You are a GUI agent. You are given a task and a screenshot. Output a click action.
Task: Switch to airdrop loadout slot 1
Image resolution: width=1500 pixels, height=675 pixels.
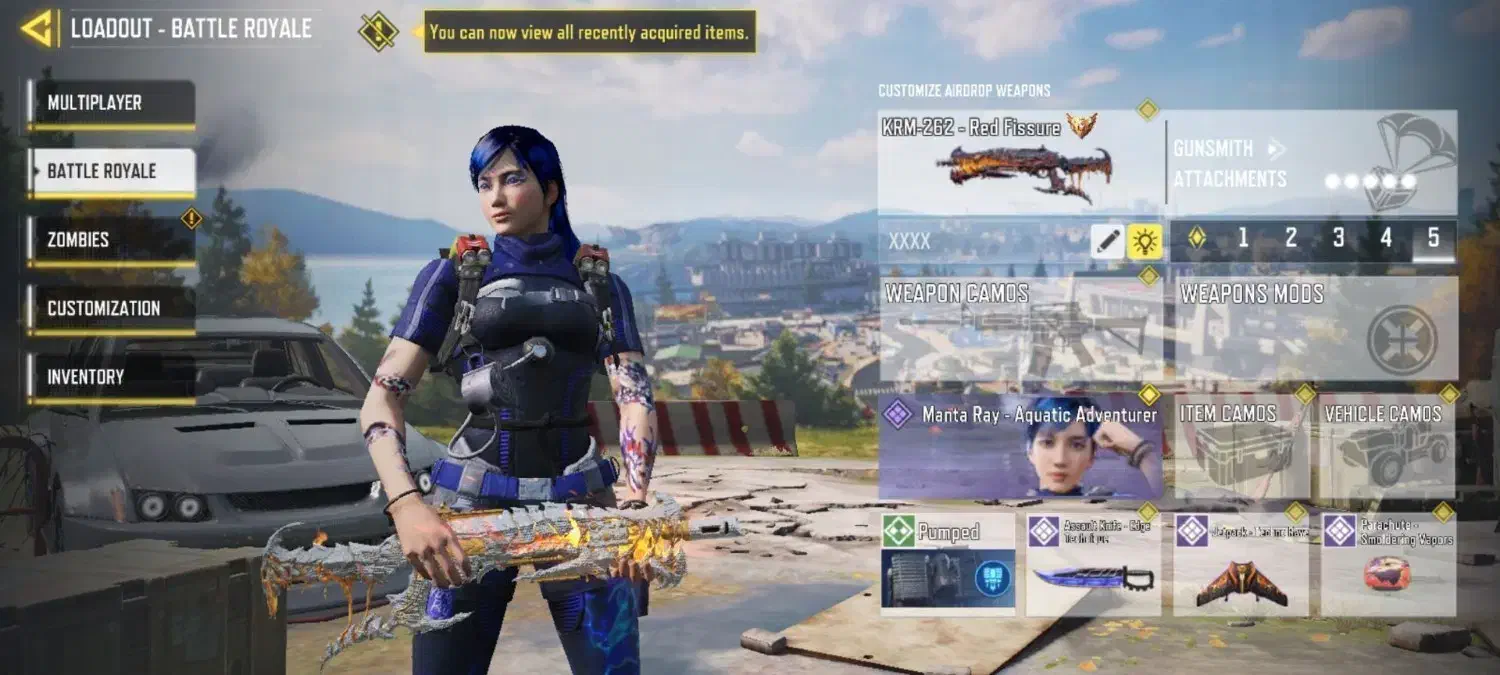(1243, 239)
